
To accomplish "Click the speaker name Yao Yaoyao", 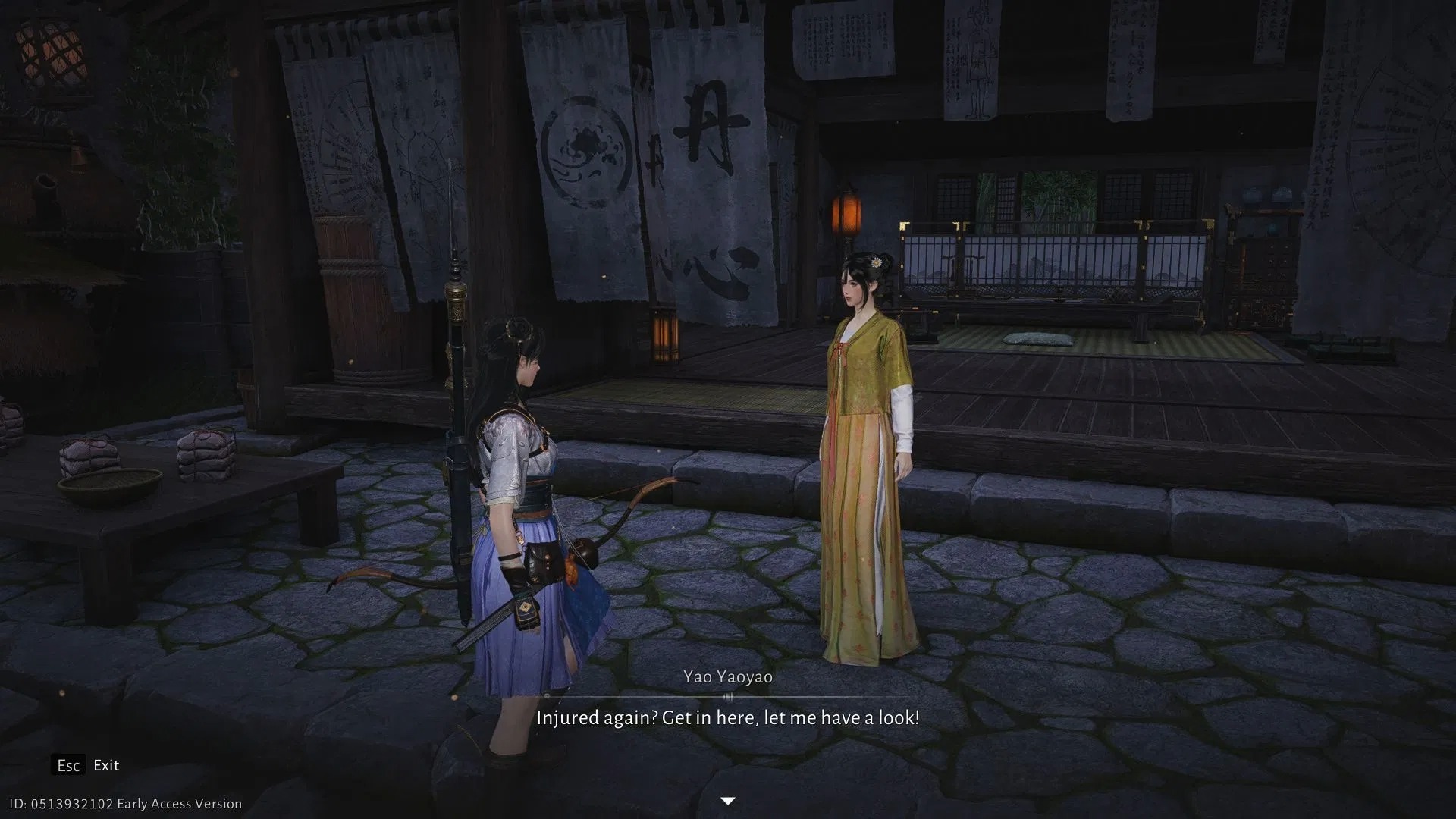I will (727, 676).
